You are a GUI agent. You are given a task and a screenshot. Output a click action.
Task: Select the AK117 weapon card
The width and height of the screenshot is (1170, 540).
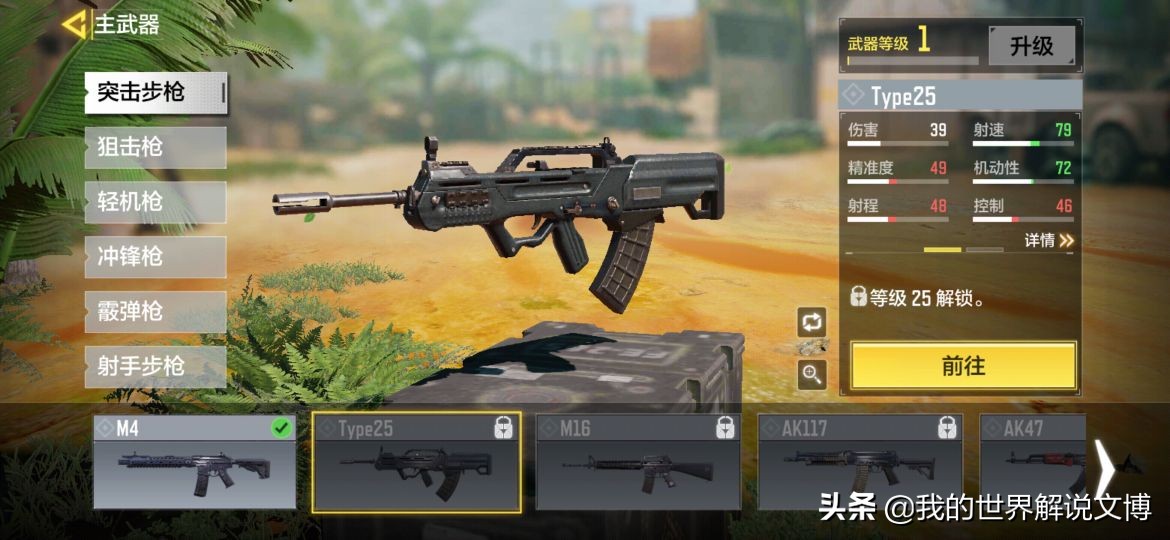pyautogui.click(x=860, y=462)
